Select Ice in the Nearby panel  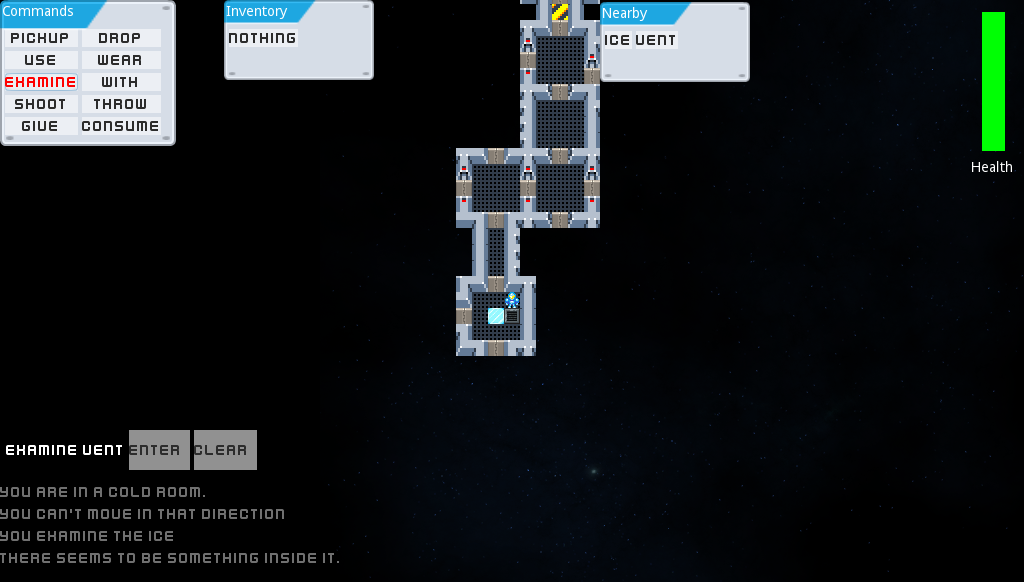[617, 40]
